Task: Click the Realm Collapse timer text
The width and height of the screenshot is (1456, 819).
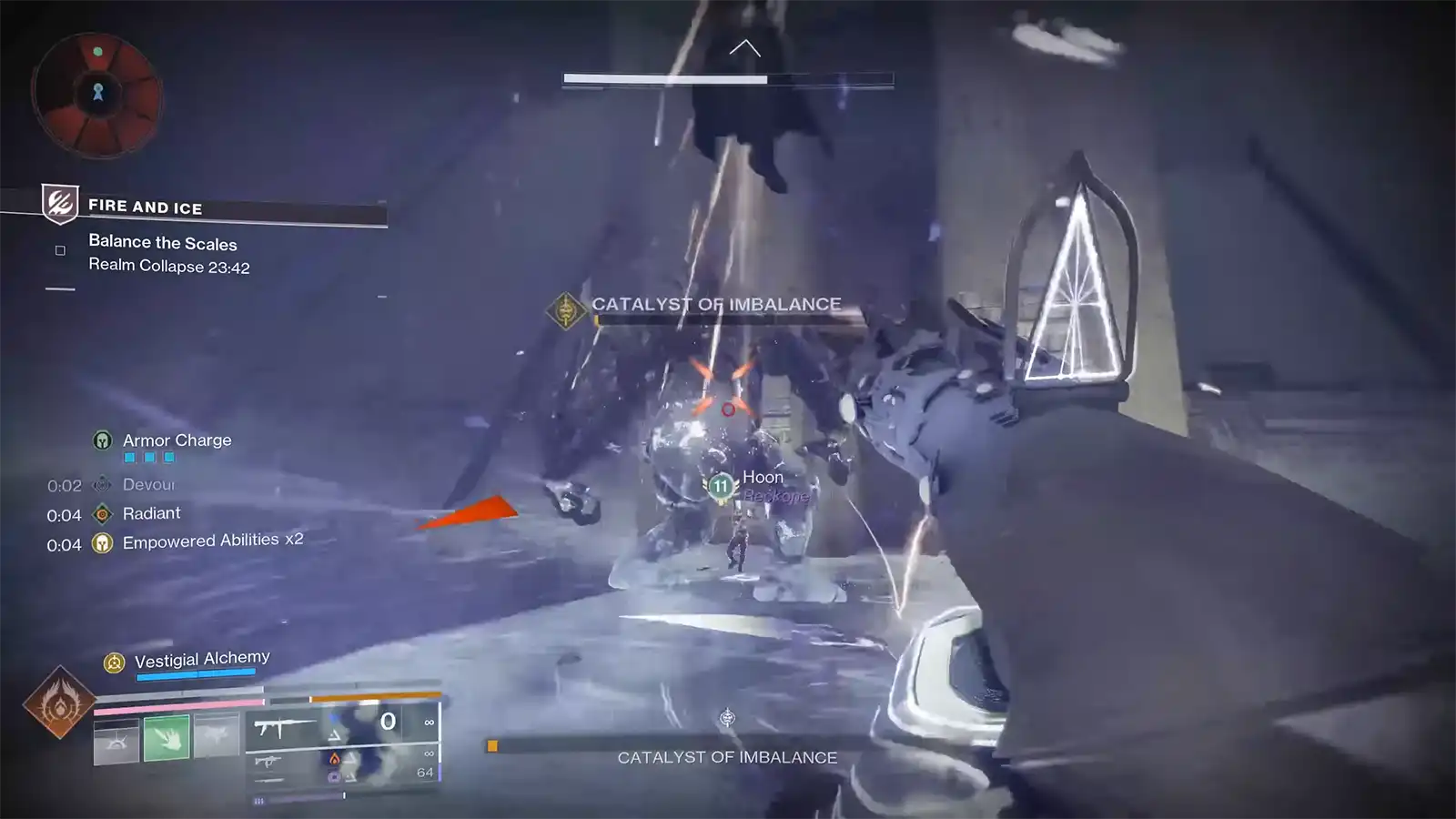Action: click(168, 268)
